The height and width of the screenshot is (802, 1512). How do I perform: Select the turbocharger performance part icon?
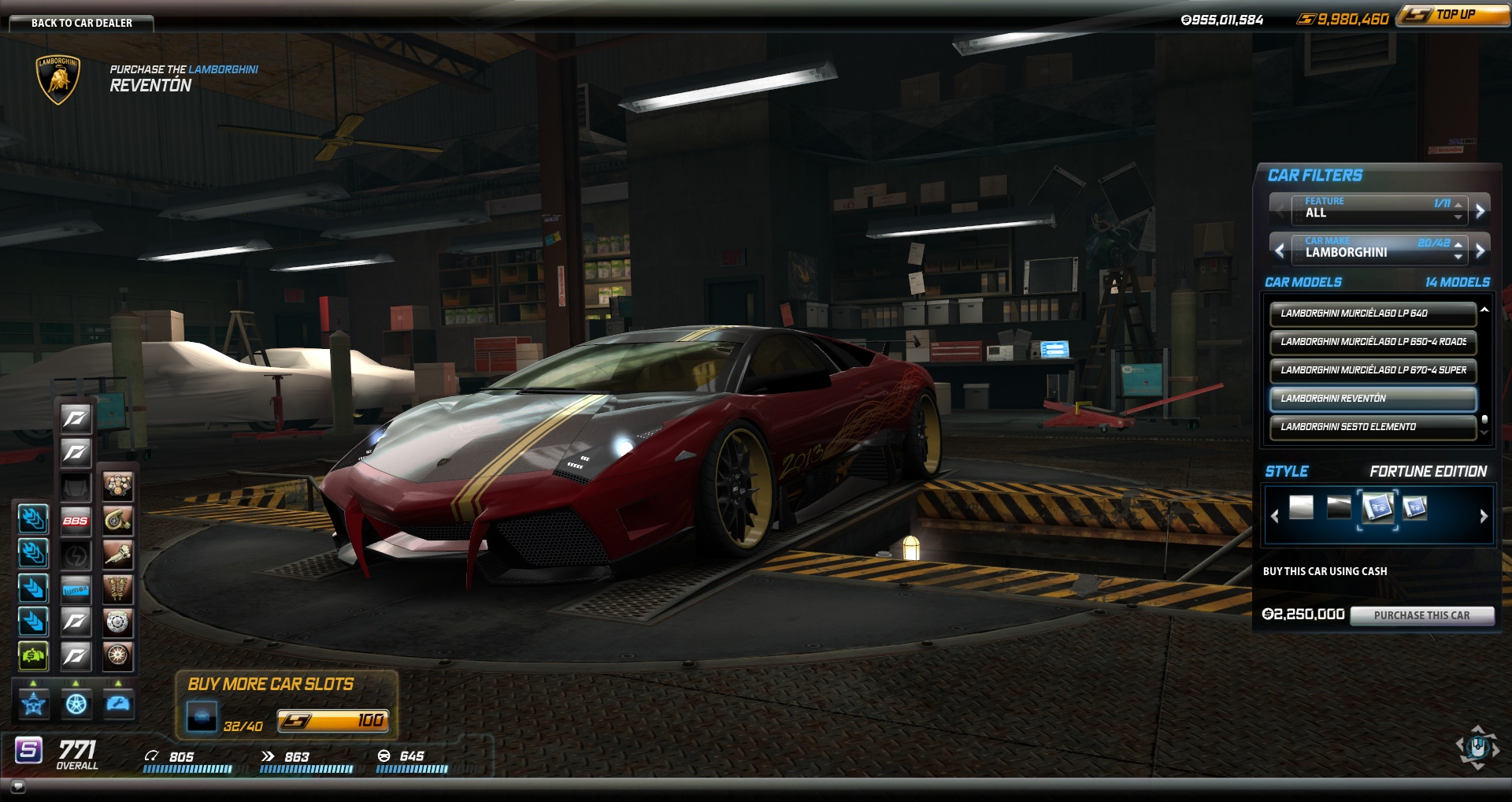[x=117, y=521]
